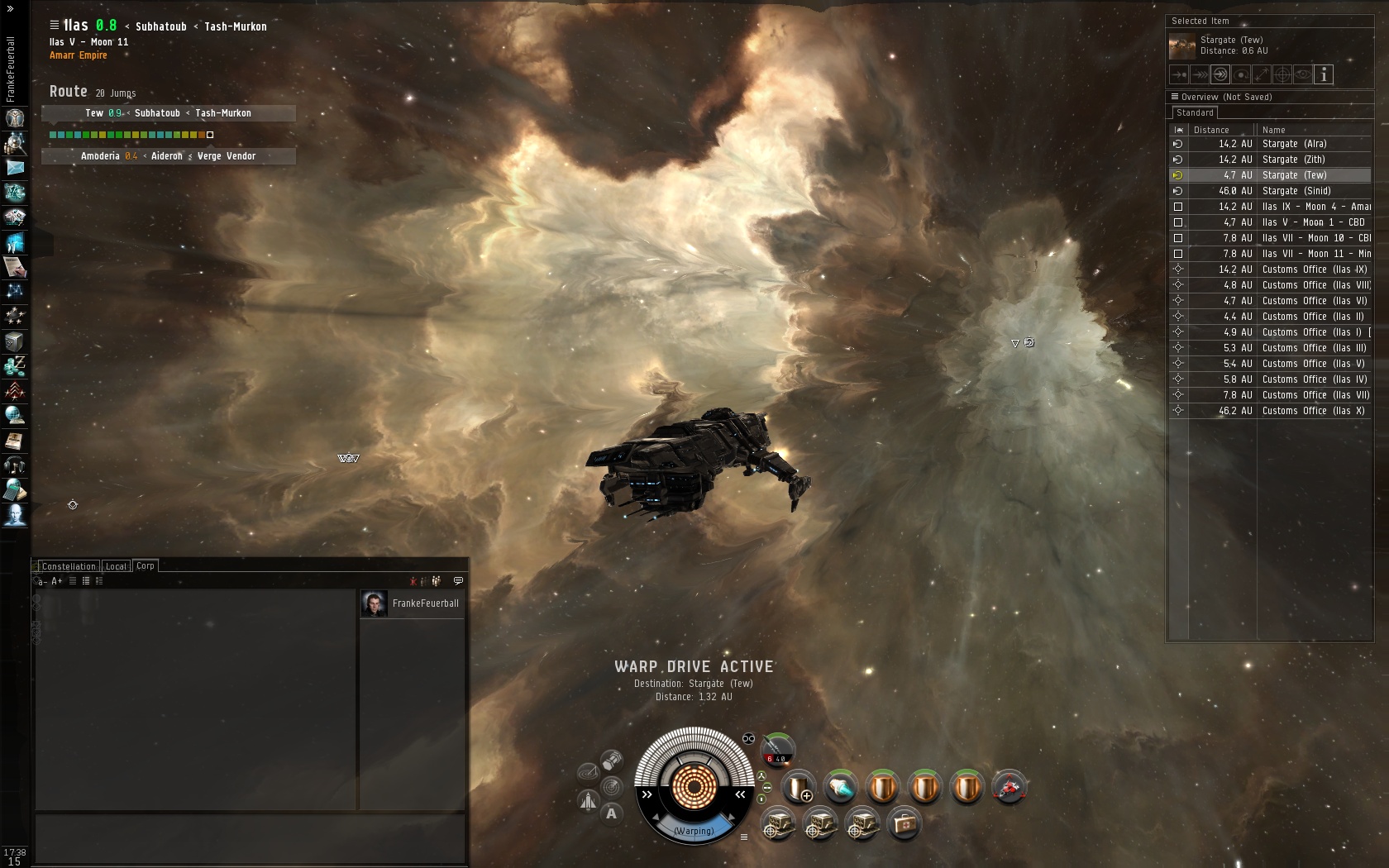Screen dimensions: 1389x868
Task: Activate the red ship module in the rack
Action: (x=1009, y=787)
